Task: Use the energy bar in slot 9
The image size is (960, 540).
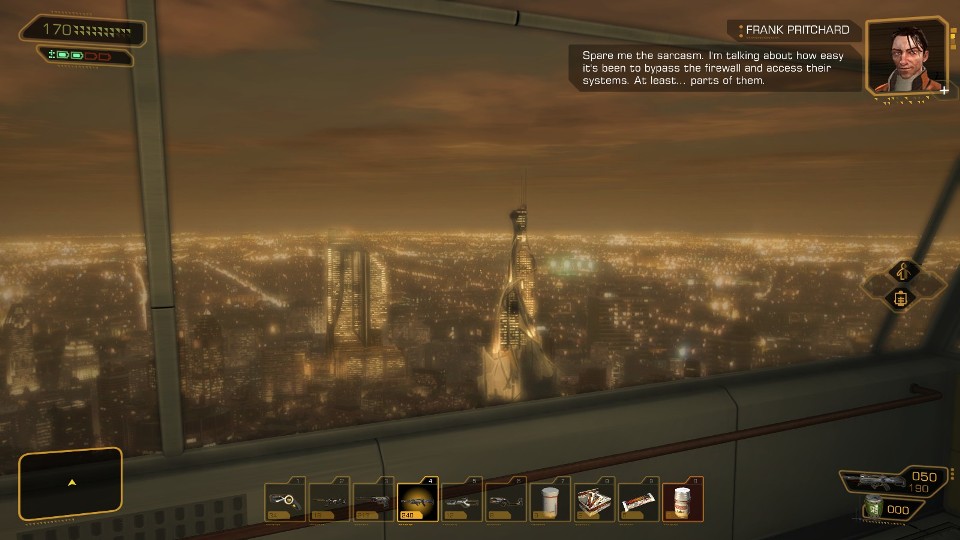Action: 637,501
